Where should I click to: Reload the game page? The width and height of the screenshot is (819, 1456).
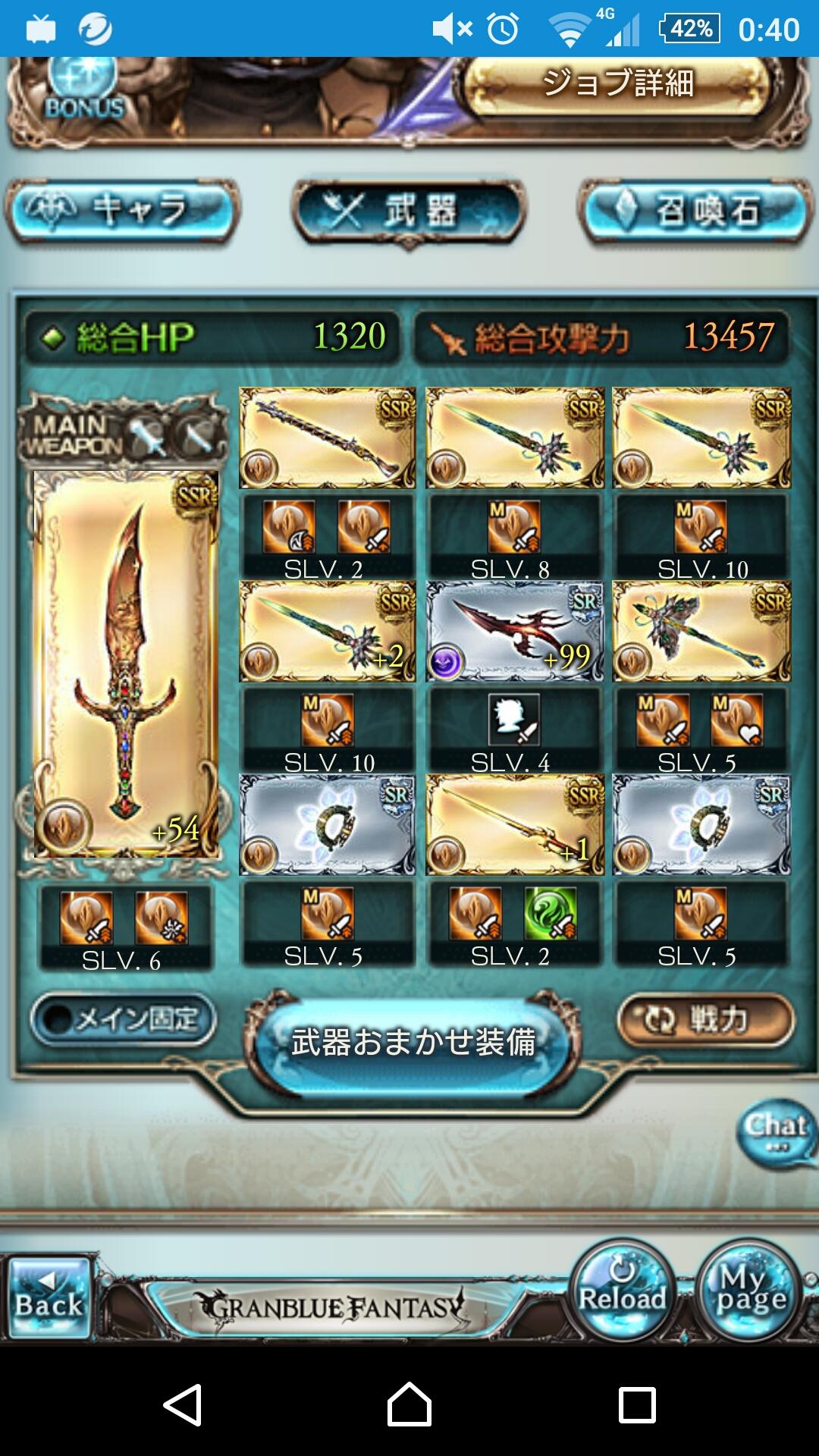[x=622, y=1291]
